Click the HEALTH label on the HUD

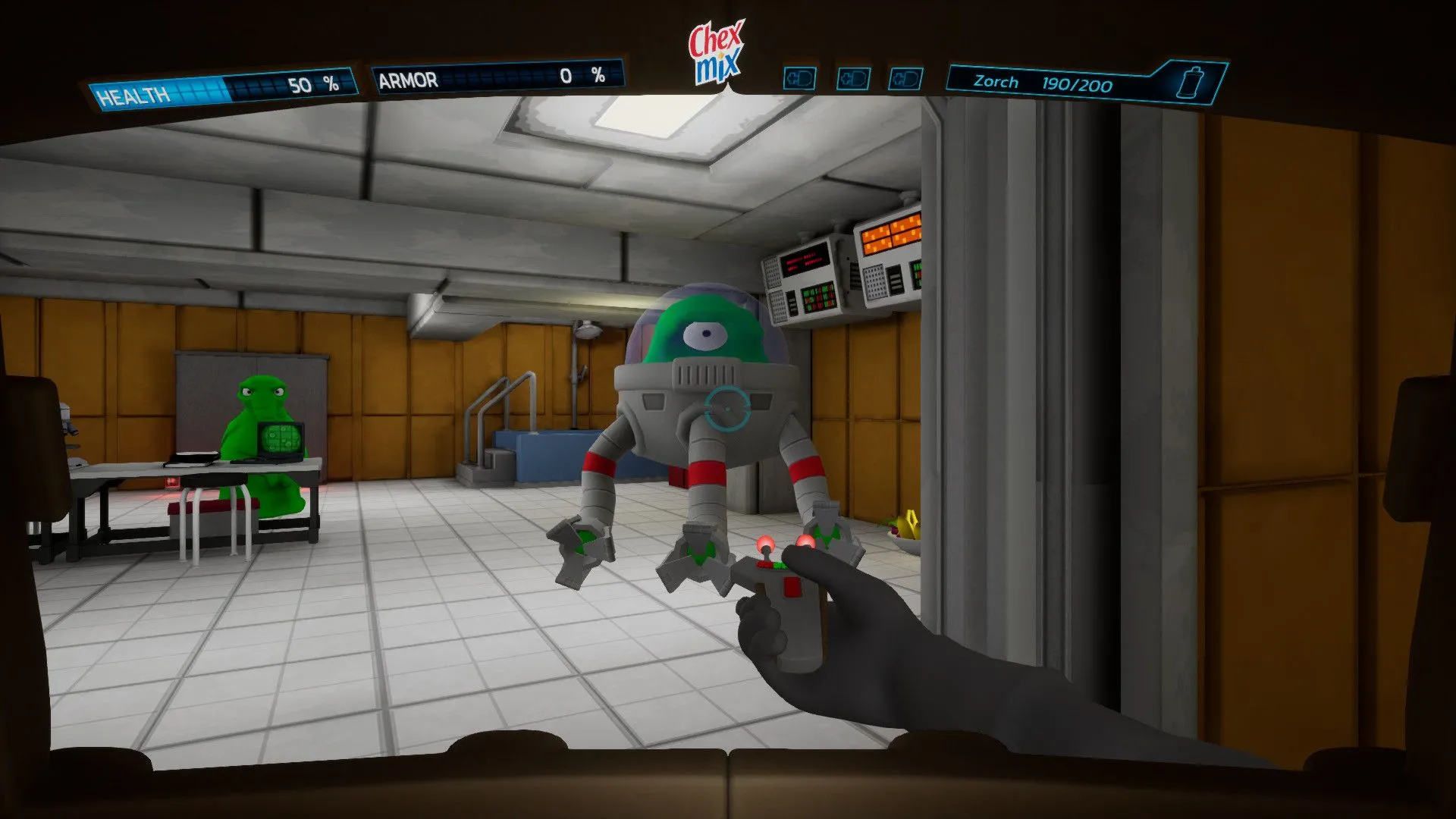point(135,92)
